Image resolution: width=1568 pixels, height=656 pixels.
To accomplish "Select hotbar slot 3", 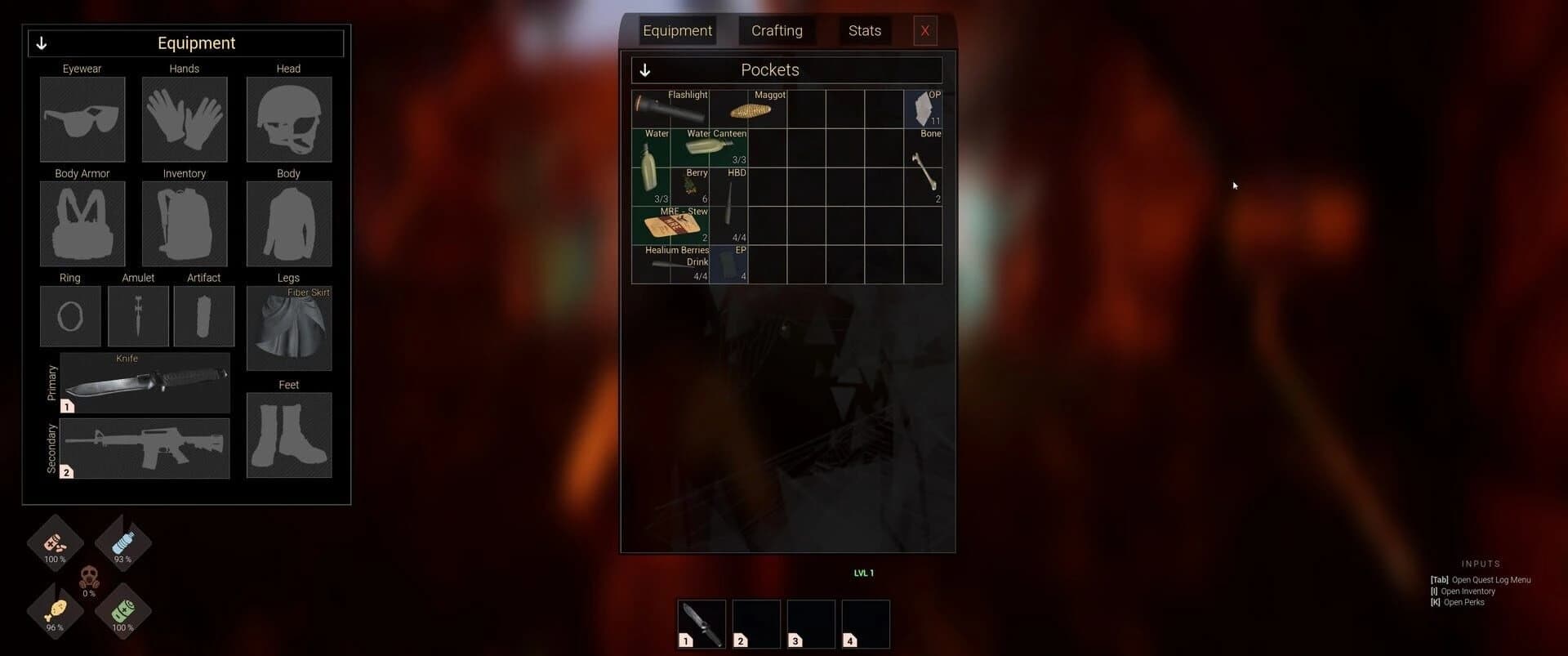I will 809,623.
